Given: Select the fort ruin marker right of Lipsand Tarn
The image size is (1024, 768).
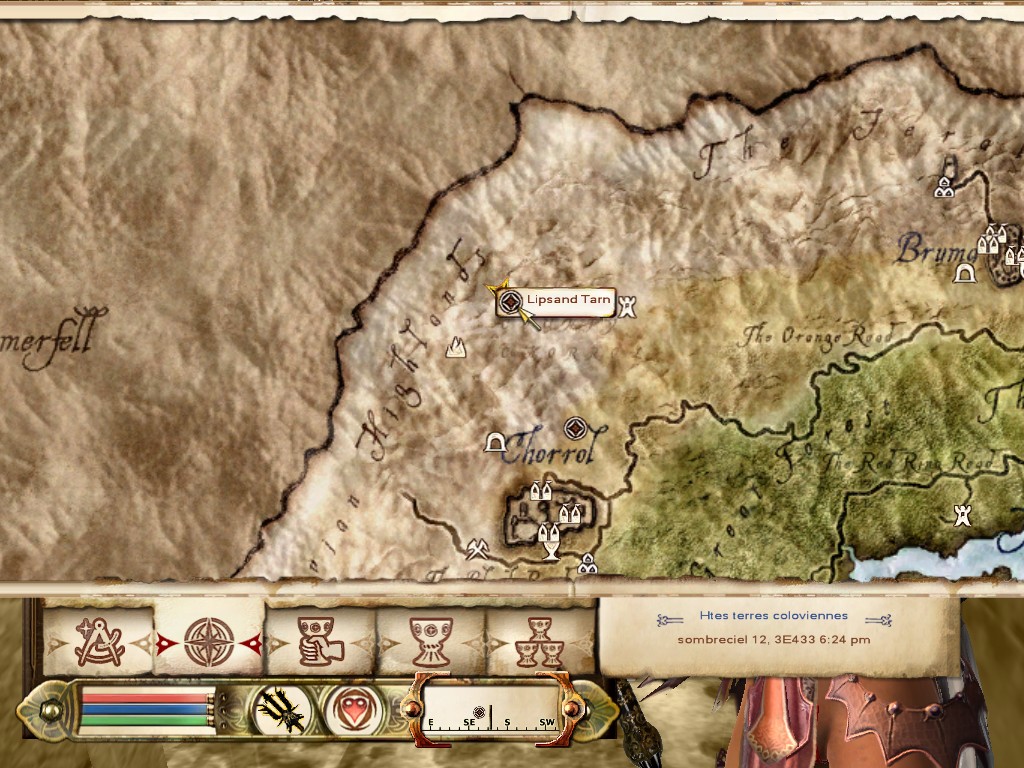Looking at the screenshot, I should 627,305.
